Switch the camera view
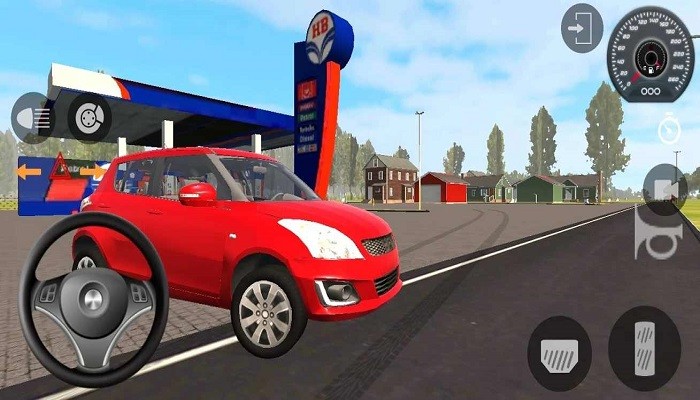This screenshot has height=400, width=700. point(664,188)
